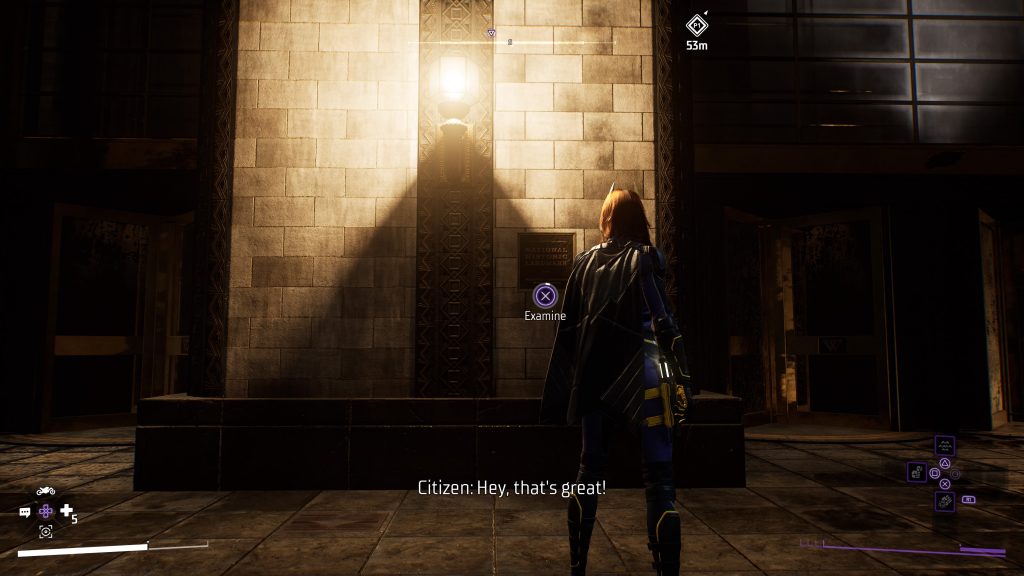This screenshot has width=1024, height=576.
Task: Click the bottom ability icon in the ability wheel
Action: click(x=945, y=499)
